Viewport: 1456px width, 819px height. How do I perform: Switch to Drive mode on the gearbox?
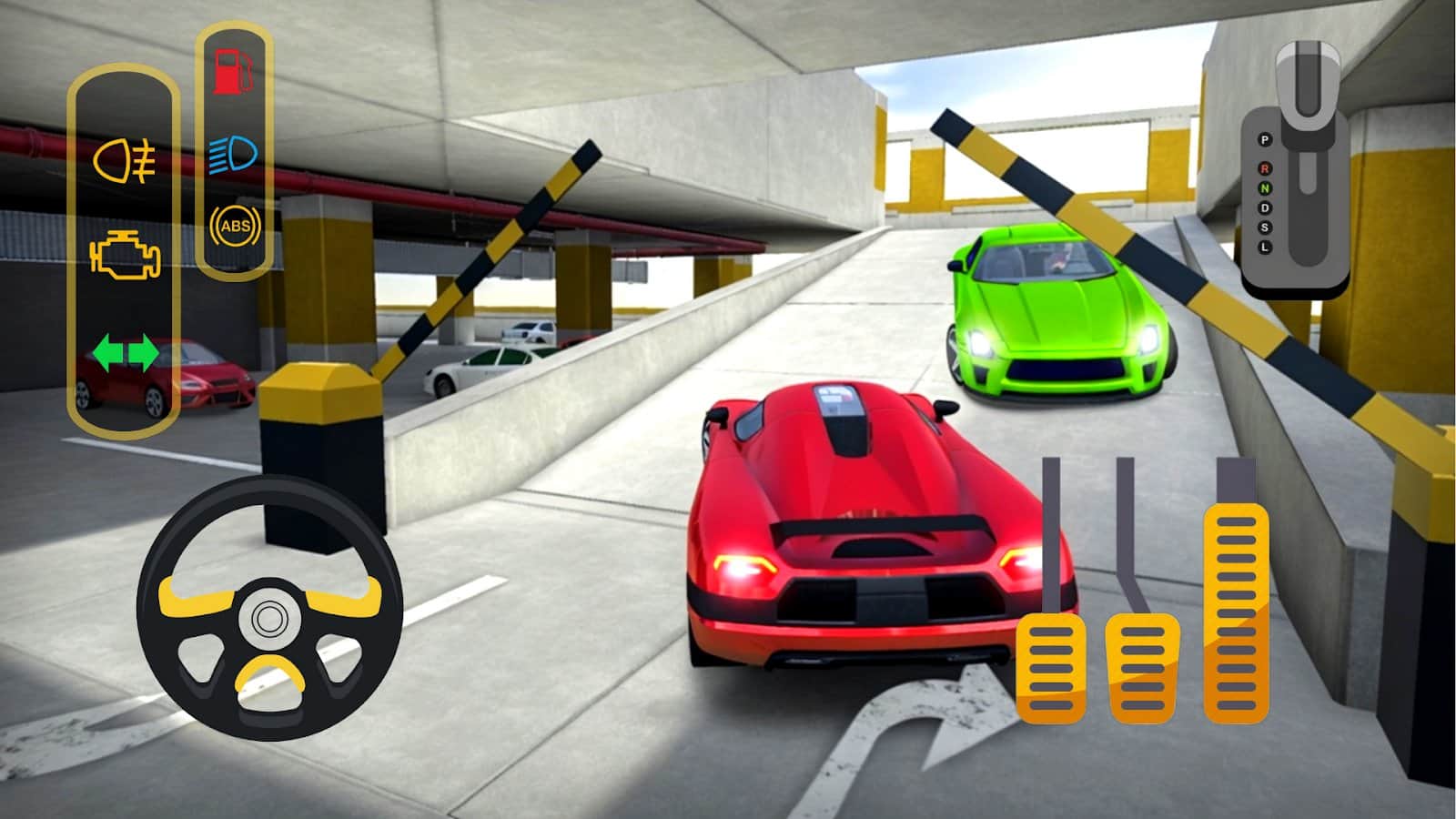coord(1265,207)
